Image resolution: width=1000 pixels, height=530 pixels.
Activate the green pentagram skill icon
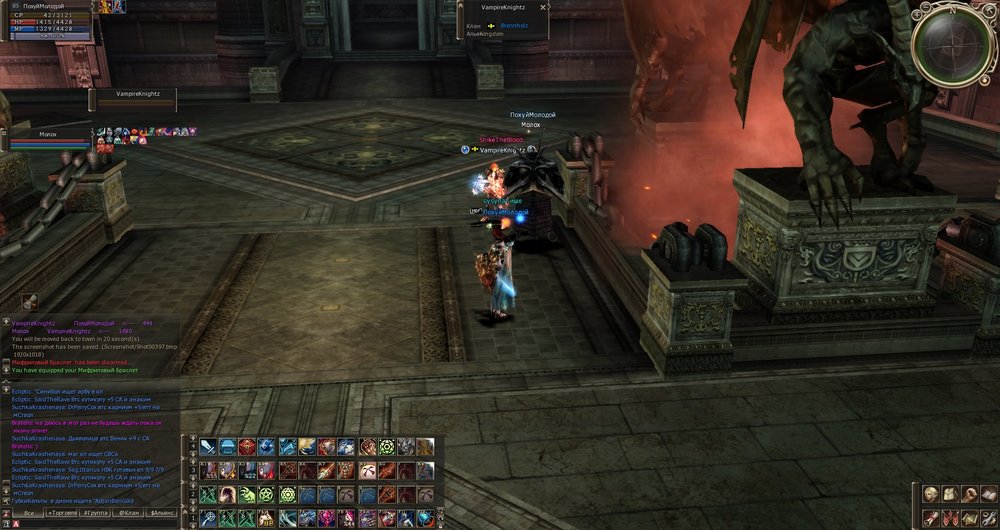[267, 494]
